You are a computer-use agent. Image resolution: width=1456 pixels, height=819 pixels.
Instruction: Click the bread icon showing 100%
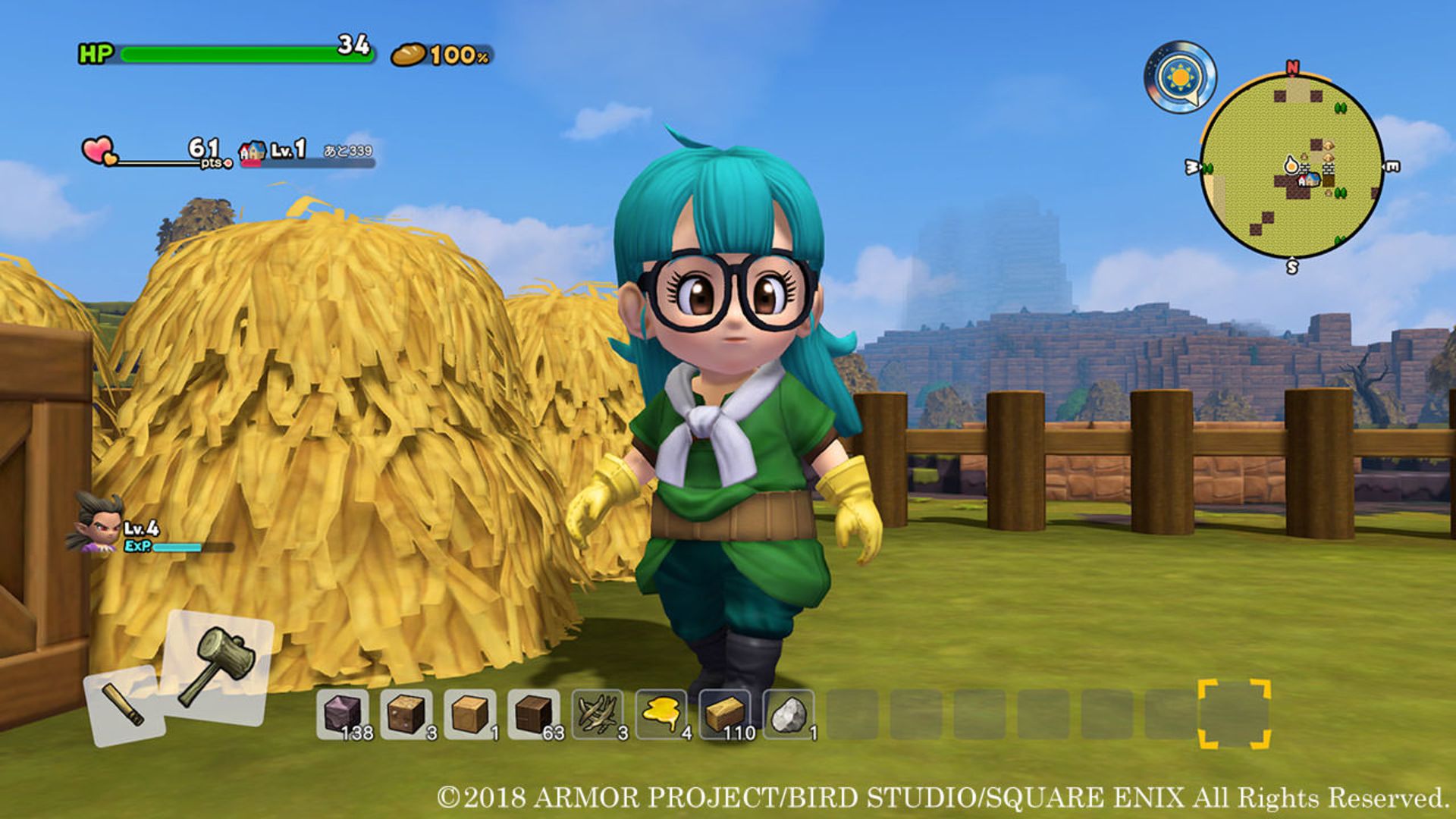[x=407, y=55]
